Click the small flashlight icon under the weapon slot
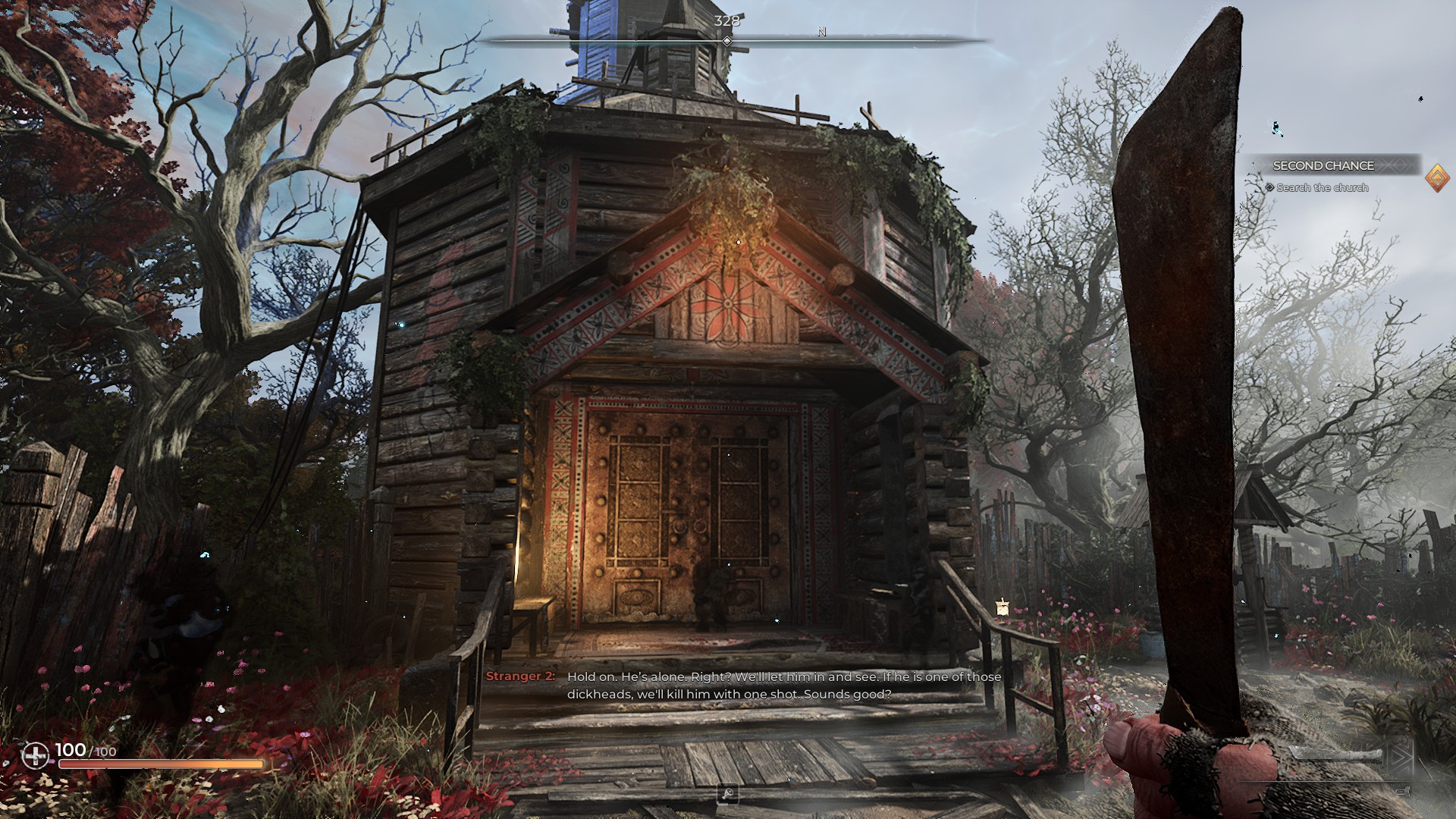The image size is (1456, 819). click(1403, 792)
